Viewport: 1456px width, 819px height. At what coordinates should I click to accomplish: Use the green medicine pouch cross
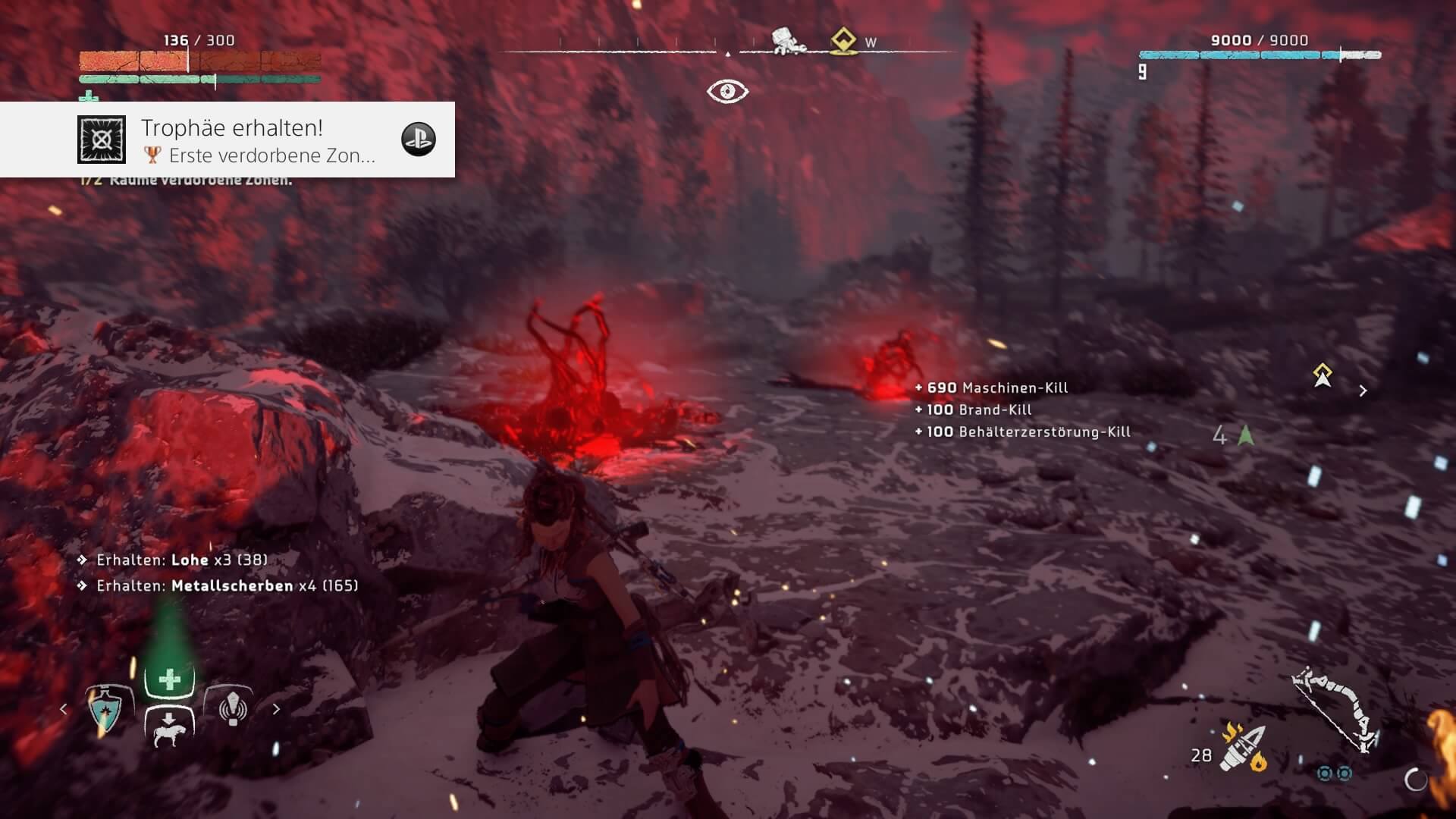click(x=169, y=679)
